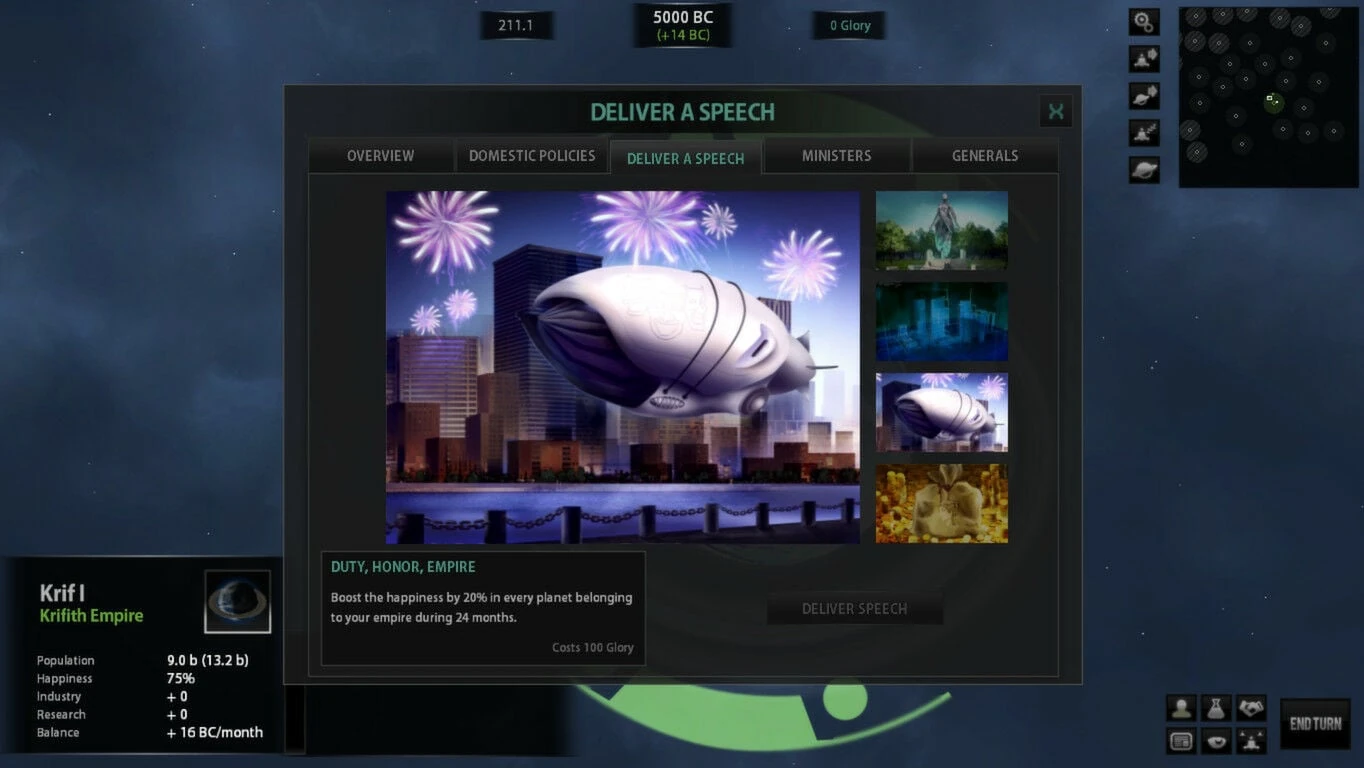The width and height of the screenshot is (1364, 768).
Task: Open the diplomacy handshake icon
Action: tap(1251, 708)
